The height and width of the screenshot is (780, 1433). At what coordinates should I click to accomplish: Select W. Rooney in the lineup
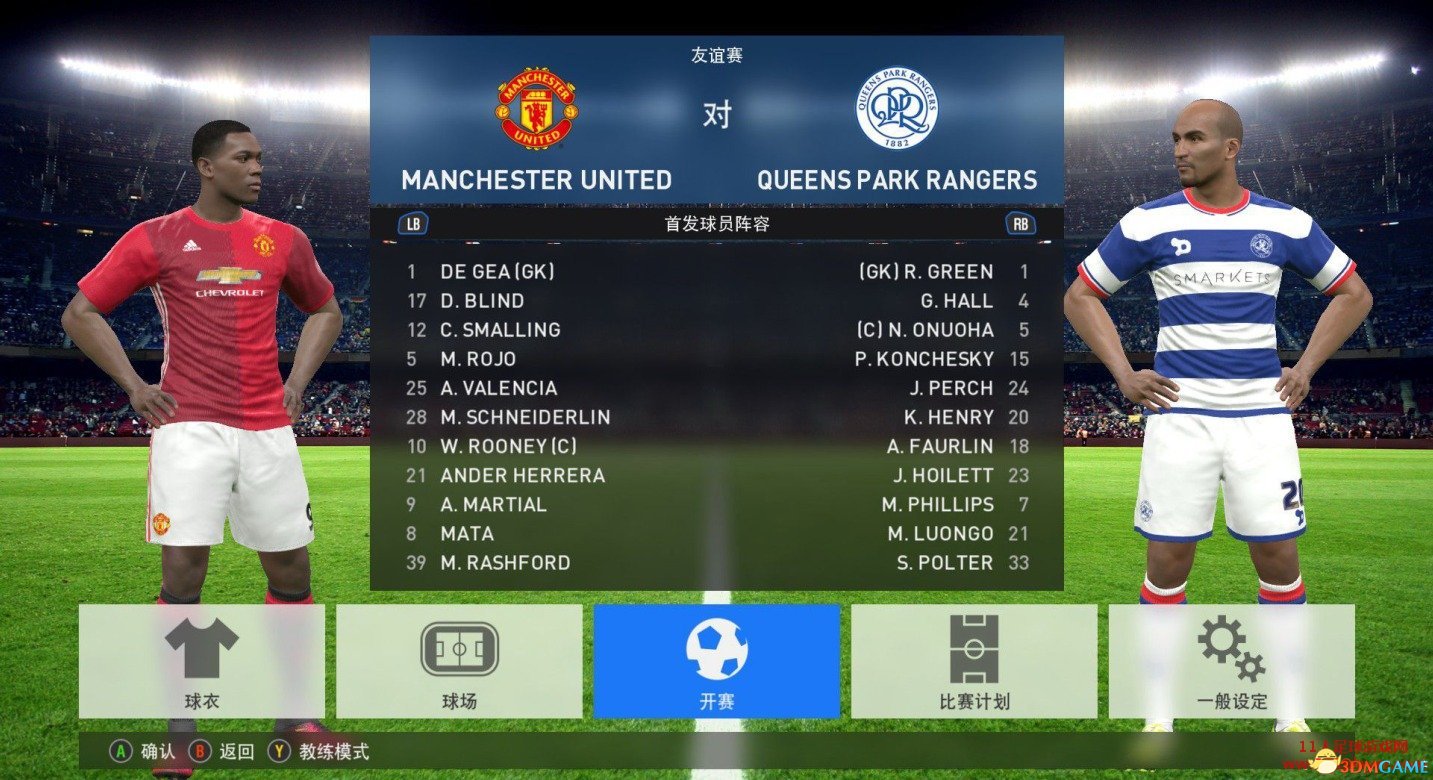508,446
